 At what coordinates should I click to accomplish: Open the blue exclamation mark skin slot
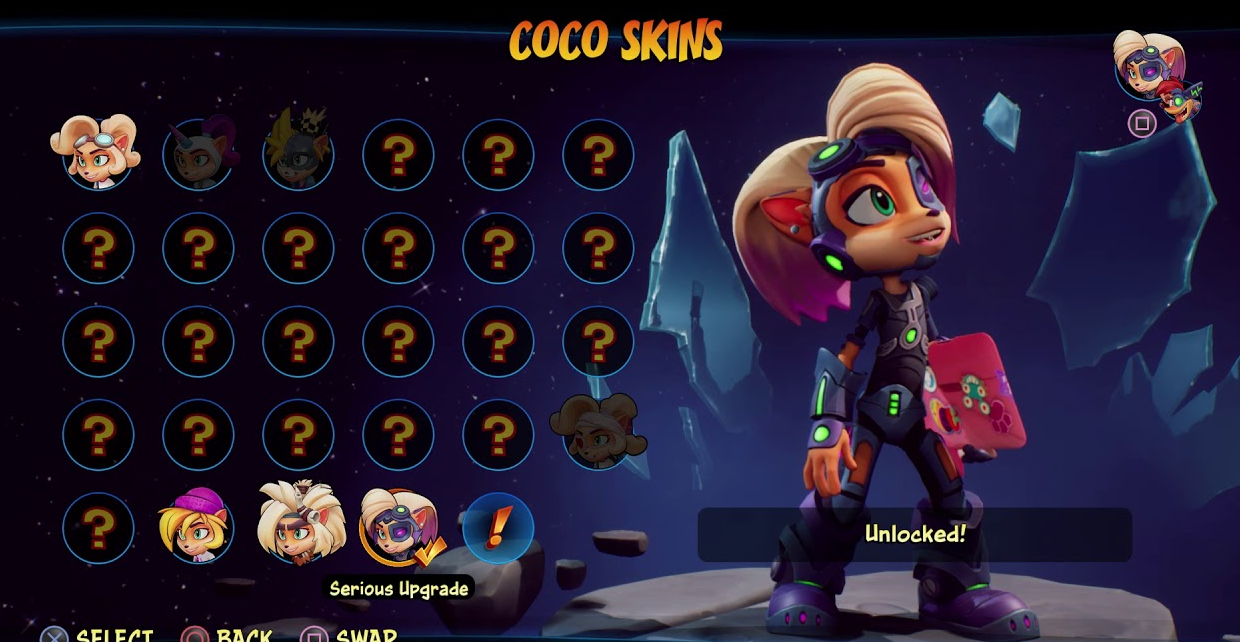click(x=498, y=527)
